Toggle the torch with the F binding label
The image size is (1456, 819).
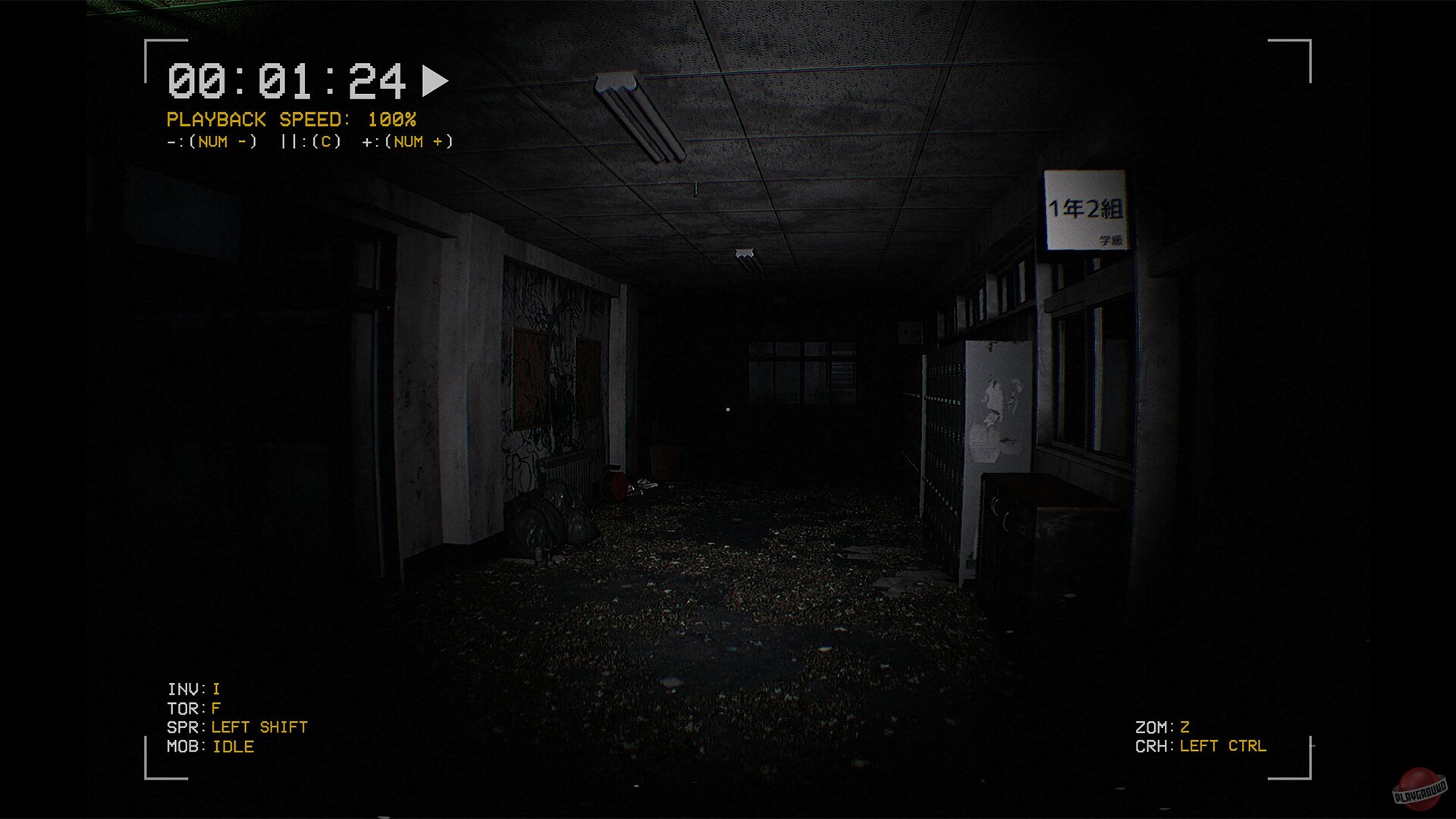pos(216,708)
